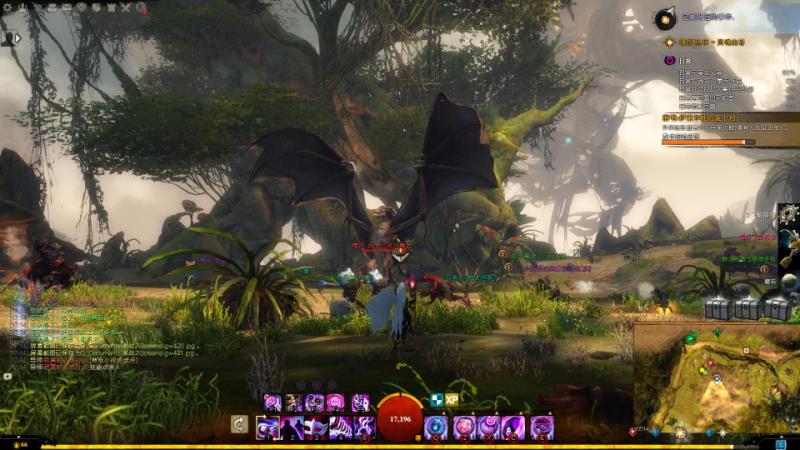Click the purple objectives header icon
Screen dimensions: 800x450
pos(670,61)
